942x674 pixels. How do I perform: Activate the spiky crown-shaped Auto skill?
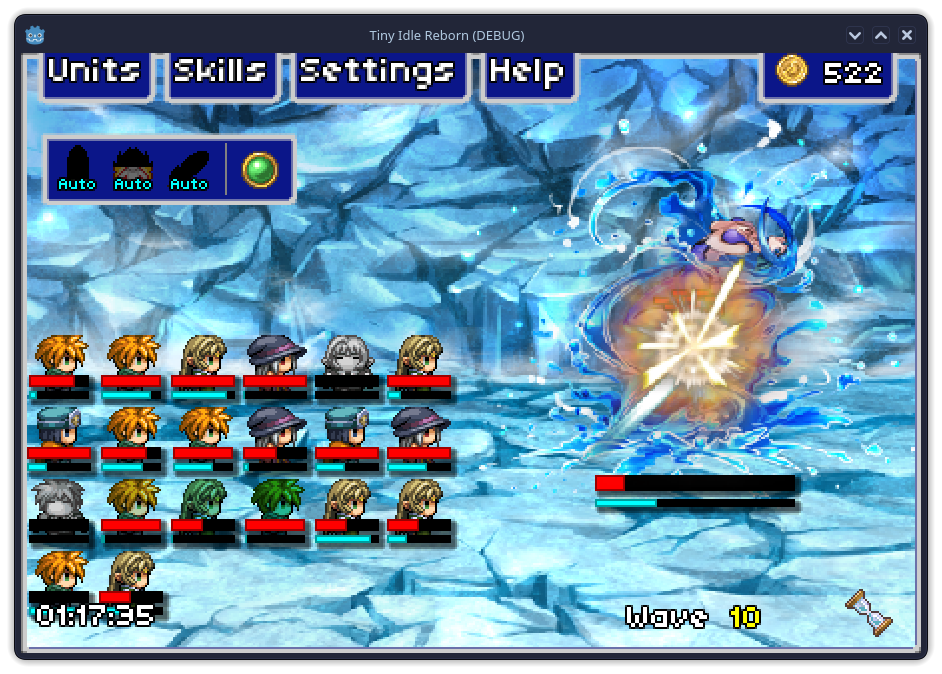click(x=133, y=167)
